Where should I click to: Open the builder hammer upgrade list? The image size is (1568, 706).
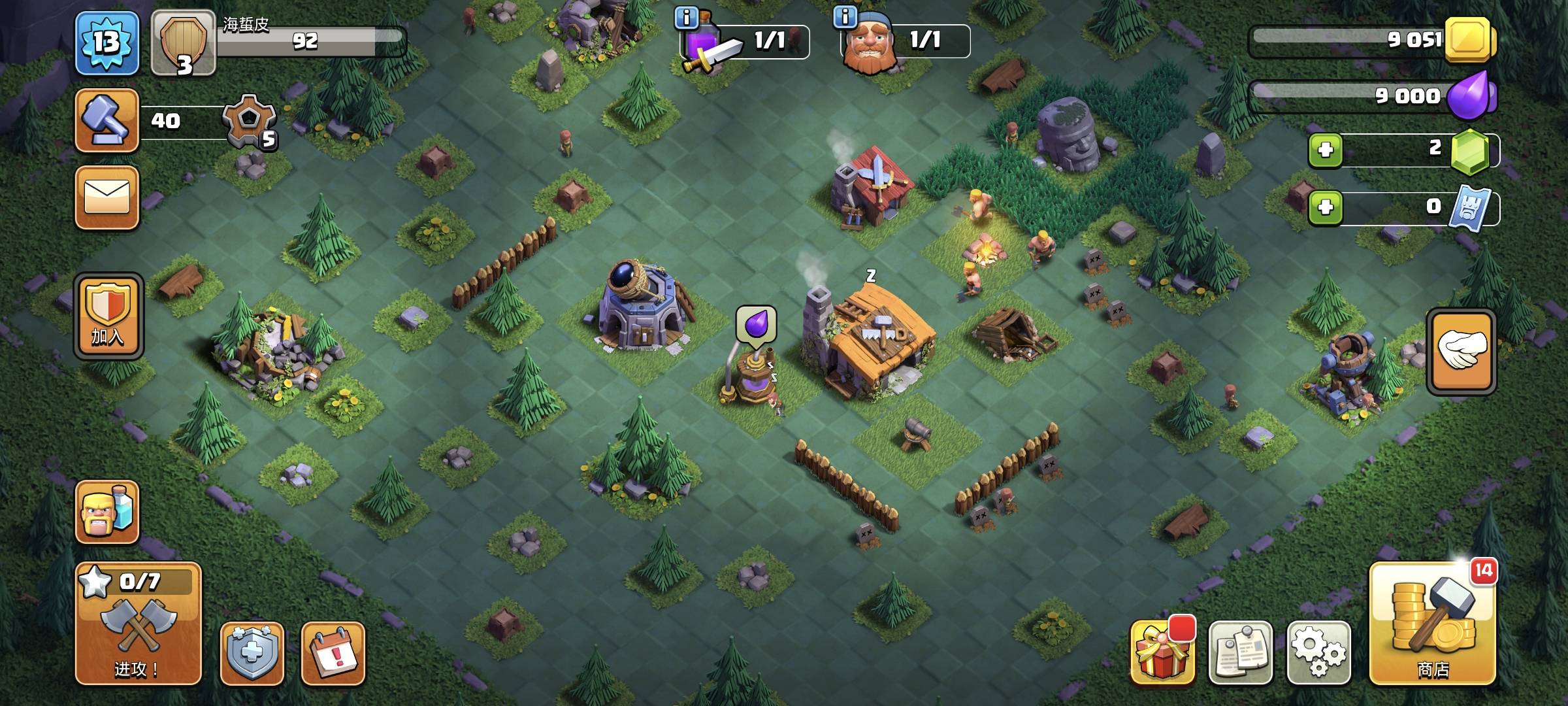pos(107,121)
